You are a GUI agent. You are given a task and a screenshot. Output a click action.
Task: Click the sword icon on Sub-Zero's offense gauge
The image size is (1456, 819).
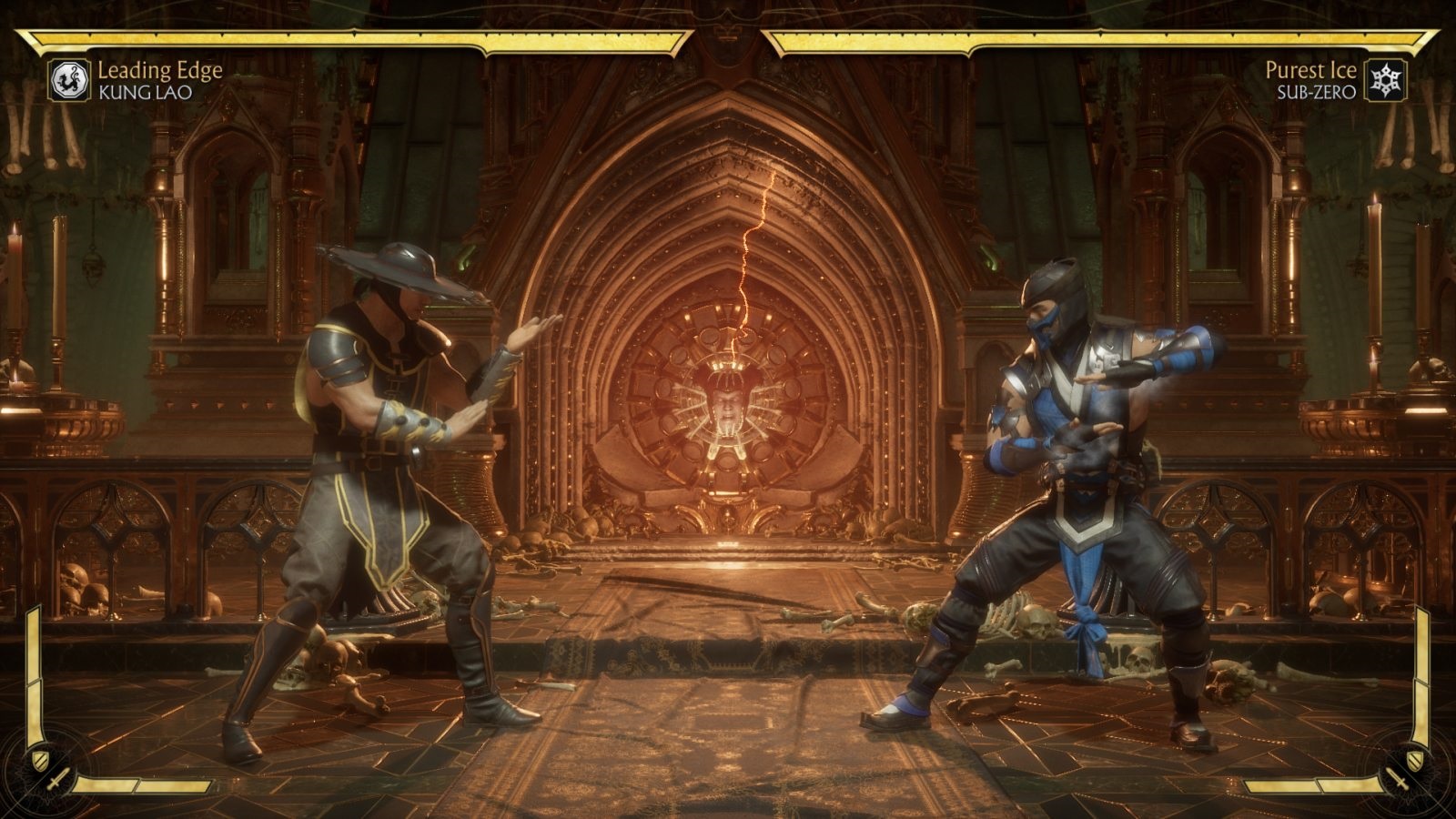click(1399, 780)
